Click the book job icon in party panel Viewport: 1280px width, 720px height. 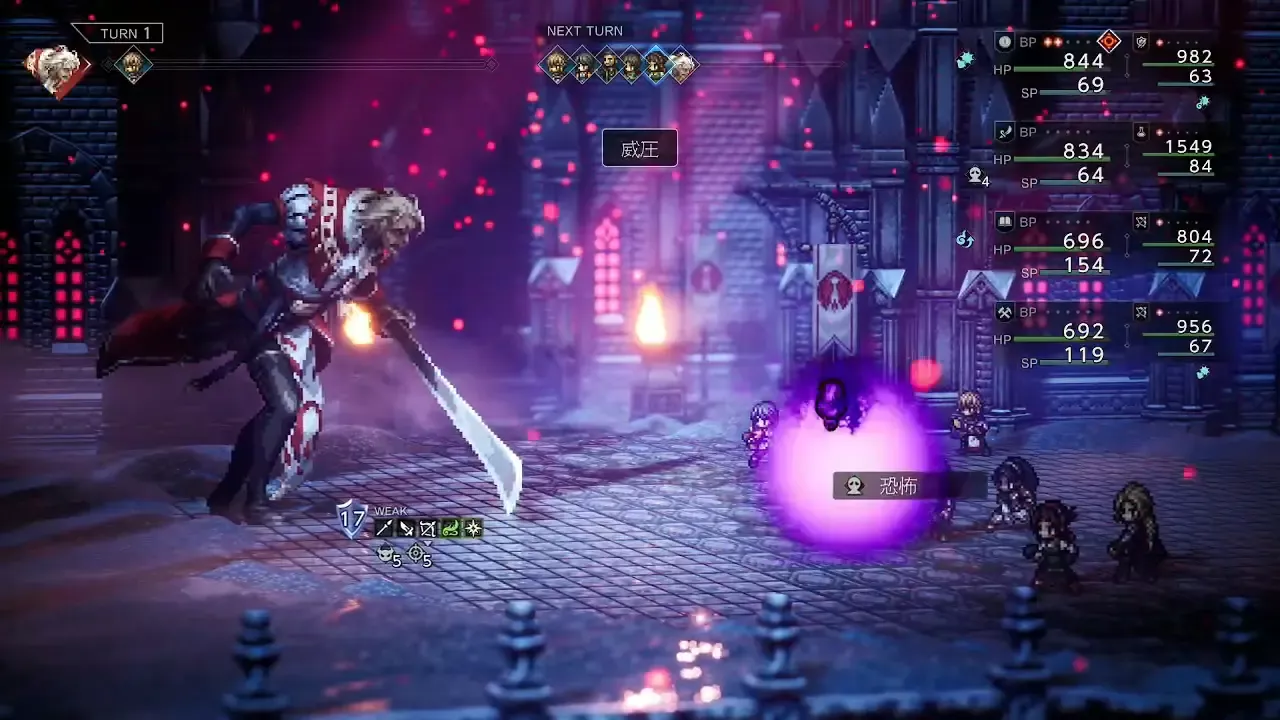(x=1005, y=221)
